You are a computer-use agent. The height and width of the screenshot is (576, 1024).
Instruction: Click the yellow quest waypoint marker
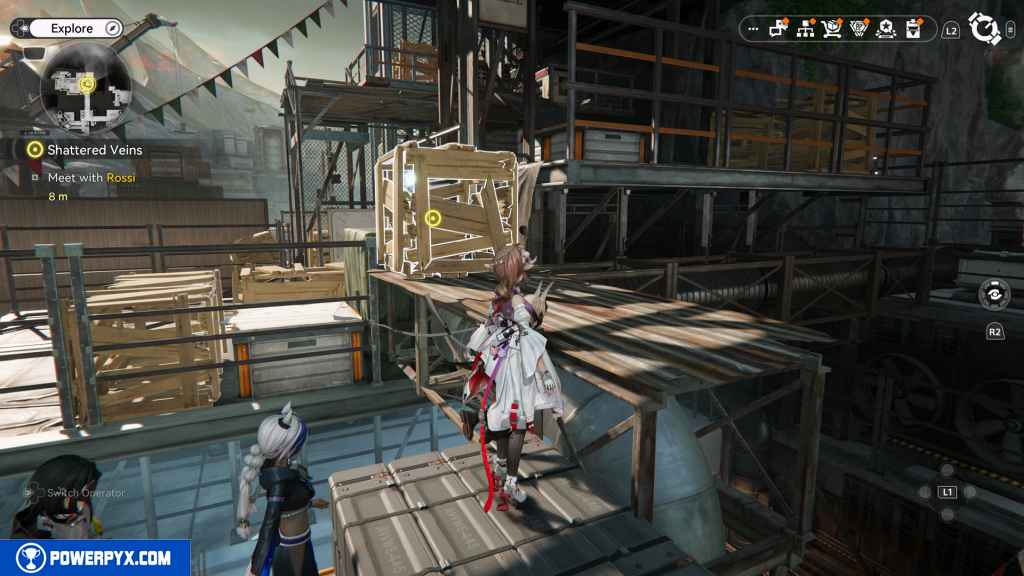pyautogui.click(x=433, y=217)
